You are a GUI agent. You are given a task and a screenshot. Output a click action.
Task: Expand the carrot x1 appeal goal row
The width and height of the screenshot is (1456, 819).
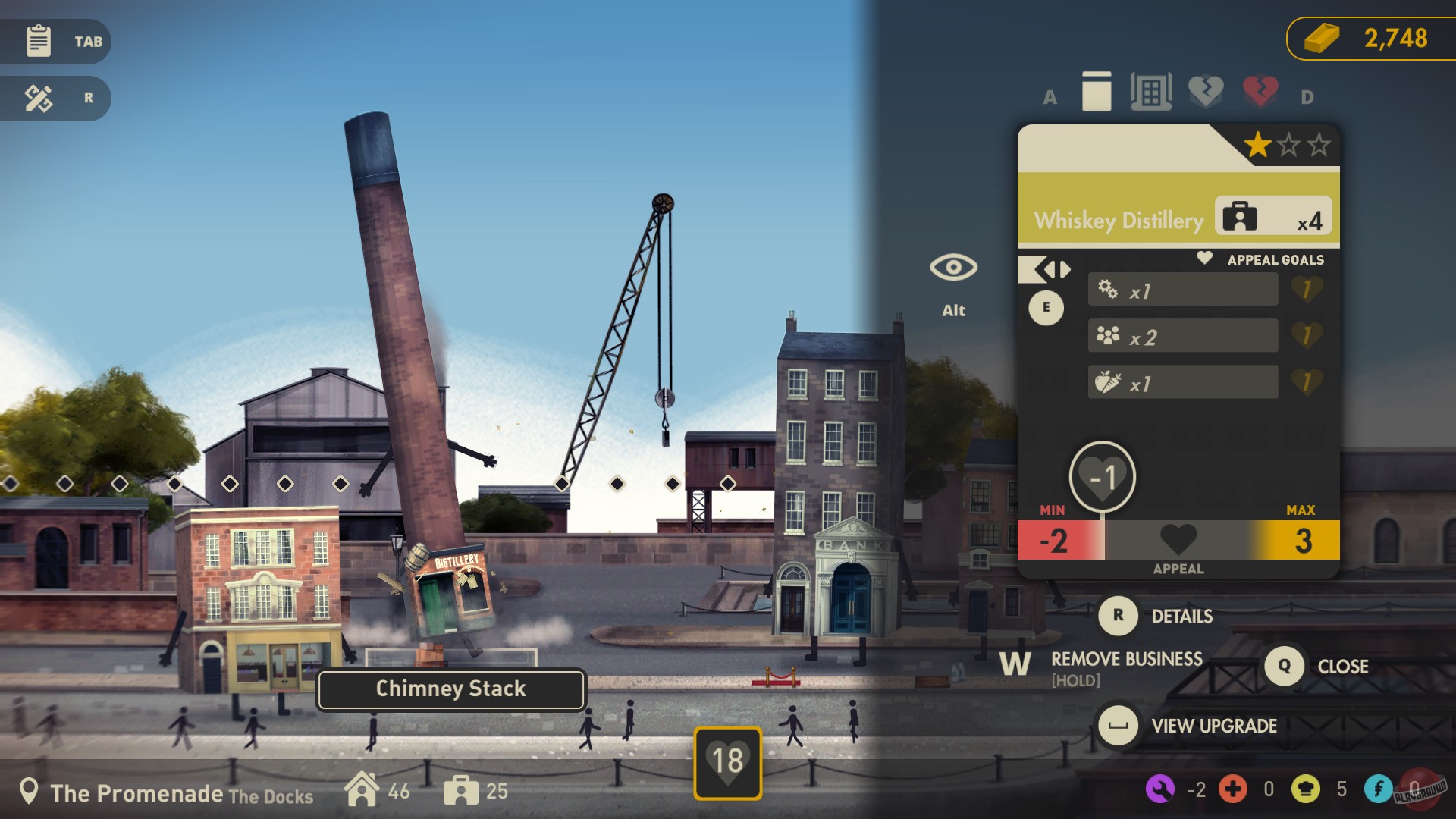[1181, 382]
